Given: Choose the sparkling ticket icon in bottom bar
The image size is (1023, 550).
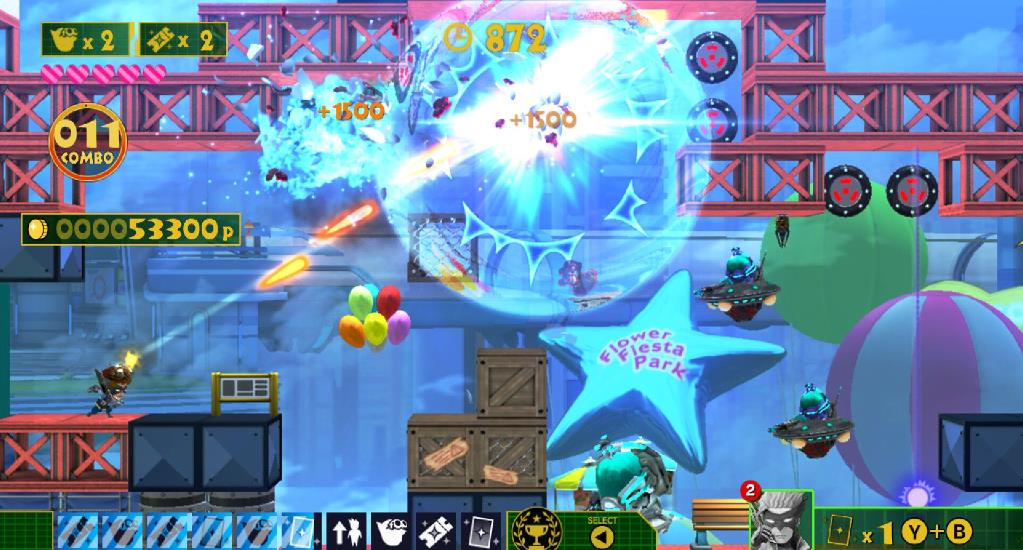Looking at the screenshot, I should point(437,531).
